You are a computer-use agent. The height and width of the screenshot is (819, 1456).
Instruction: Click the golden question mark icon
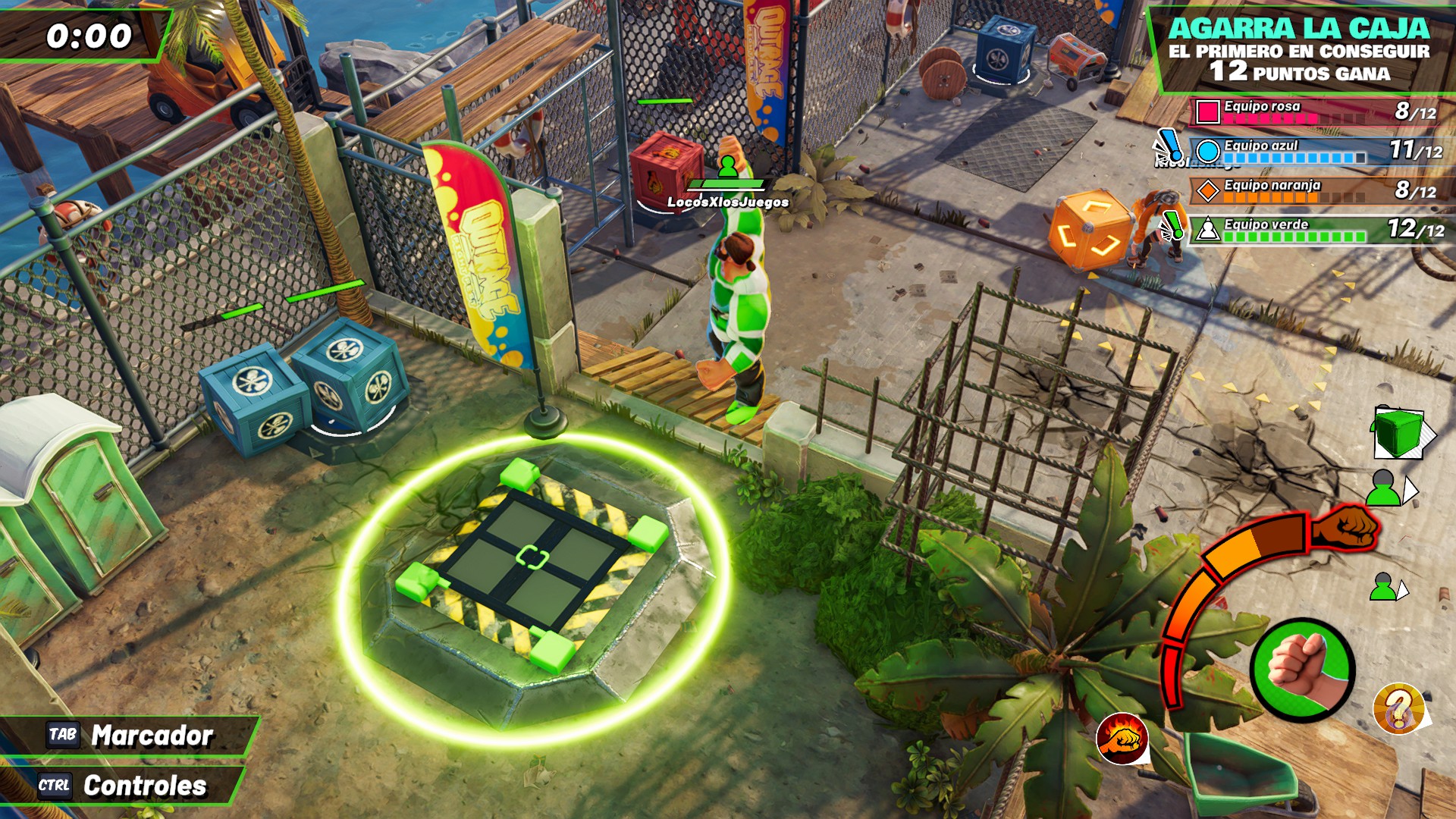coord(1399,708)
